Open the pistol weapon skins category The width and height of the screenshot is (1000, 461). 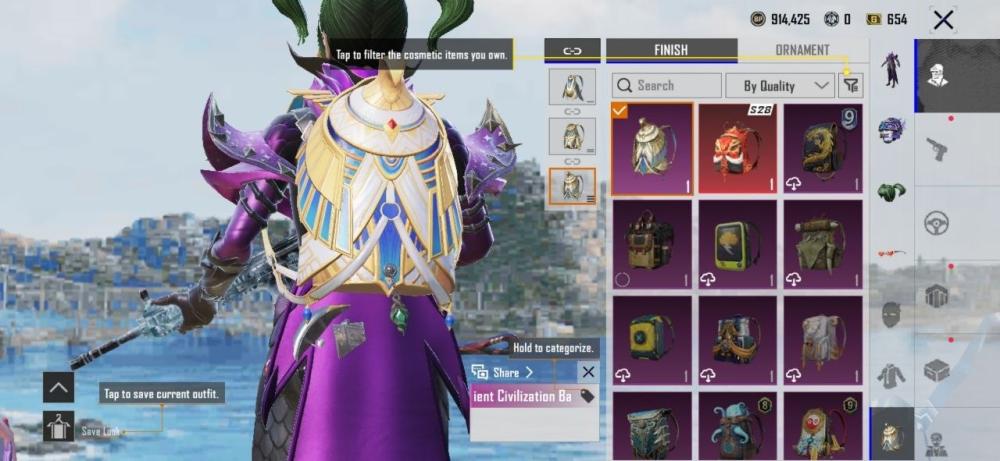pyautogui.click(x=936, y=148)
